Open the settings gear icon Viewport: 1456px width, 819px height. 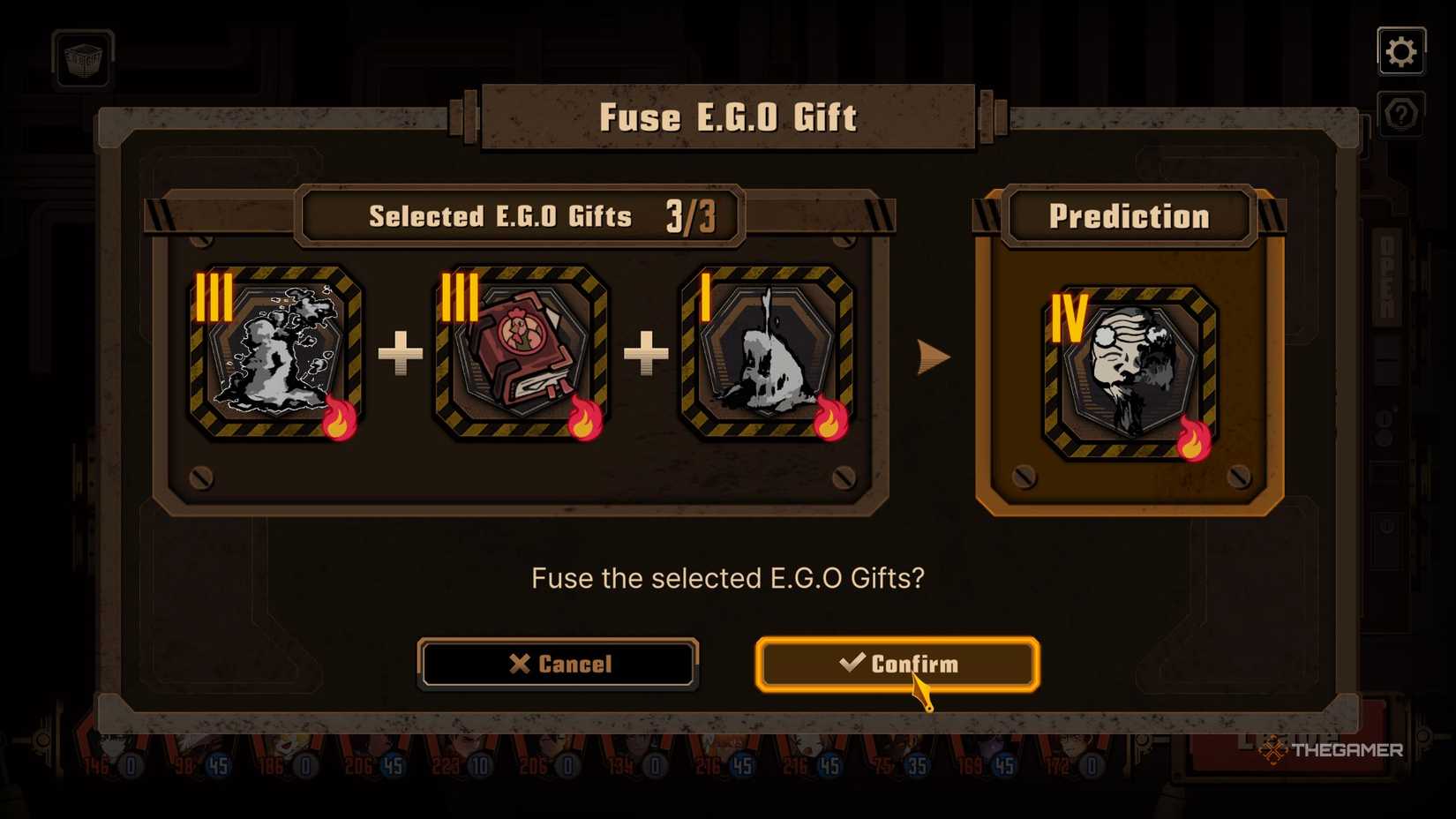click(1401, 50)
